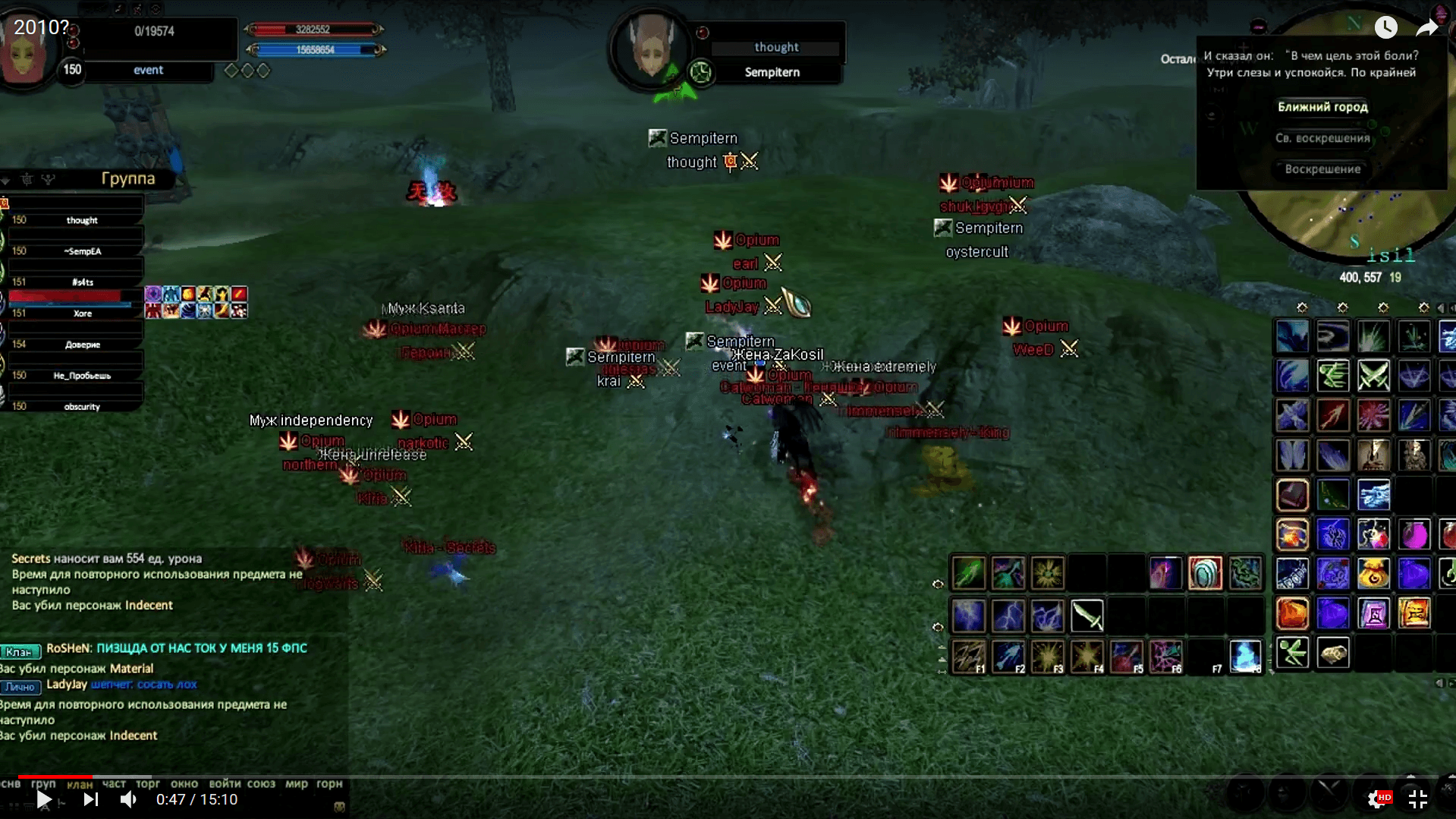Select party member Доверие in group list

click(x=82, y=345)
